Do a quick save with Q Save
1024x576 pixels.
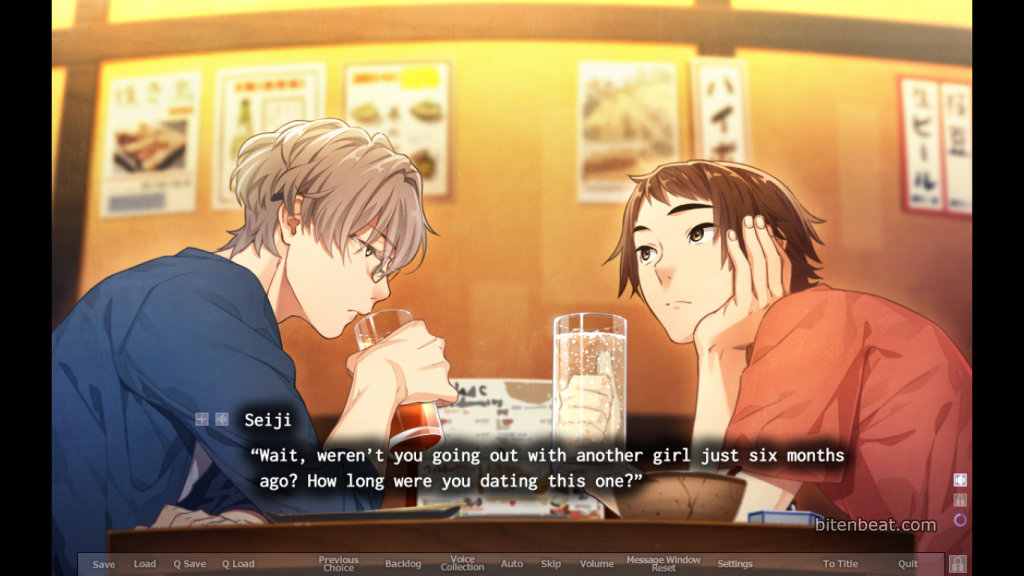[x=190, y=564]
